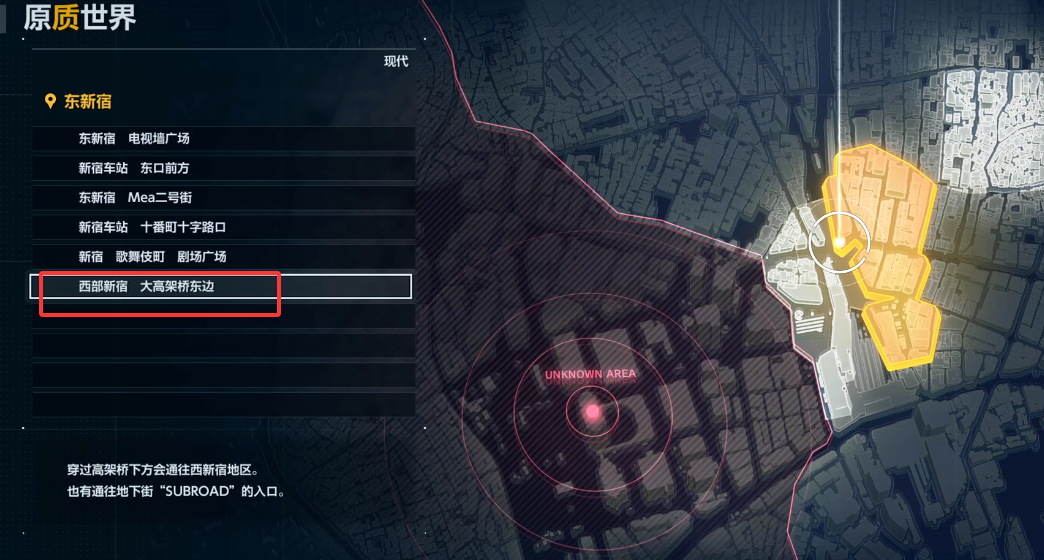This screenshot has width=1044, height=560.
Task: Click the pink UNKNOWN AREA map marker
Action: coord(592,411)
